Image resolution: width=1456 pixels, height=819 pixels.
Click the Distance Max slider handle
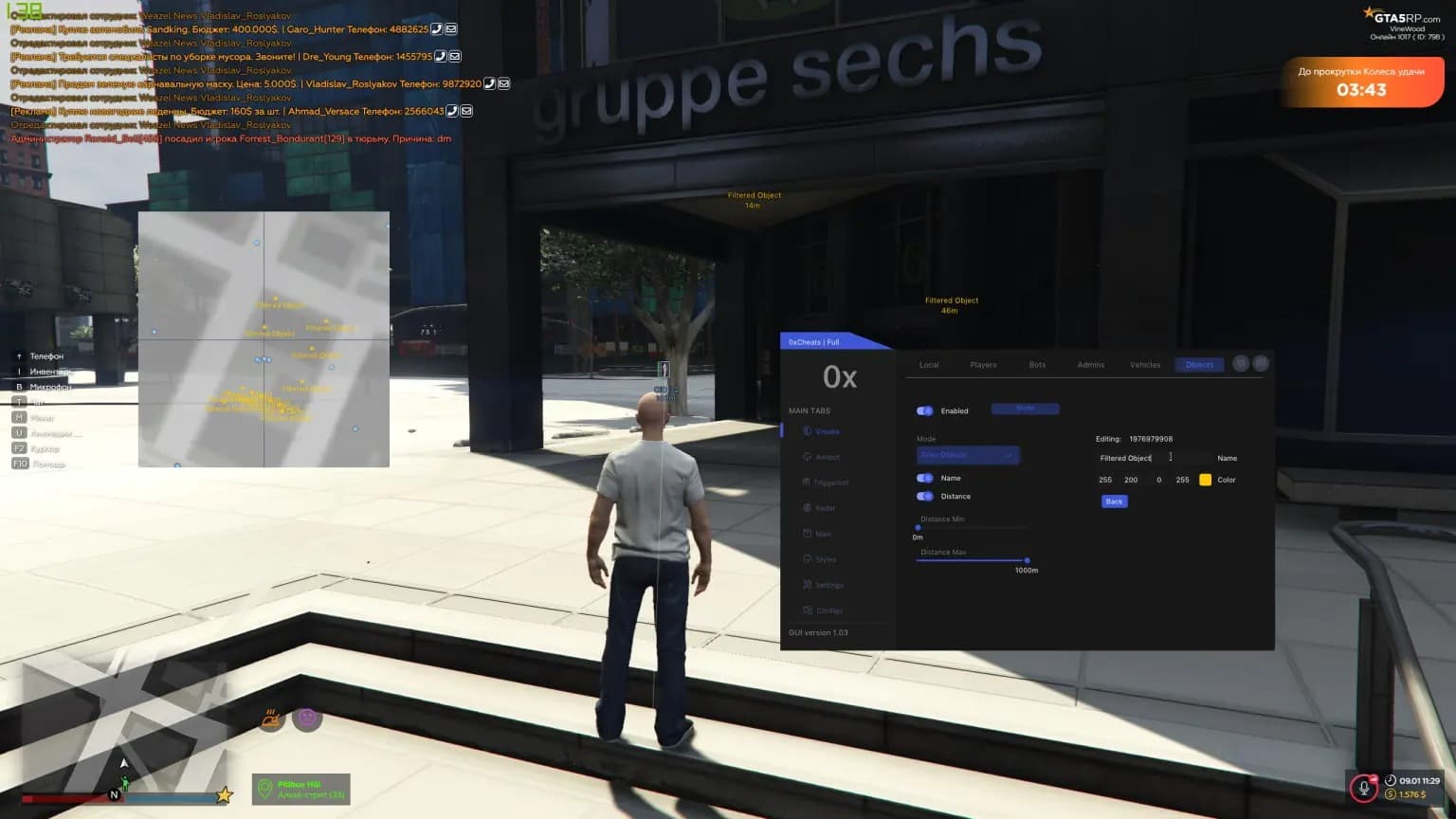coord(1027,560)
